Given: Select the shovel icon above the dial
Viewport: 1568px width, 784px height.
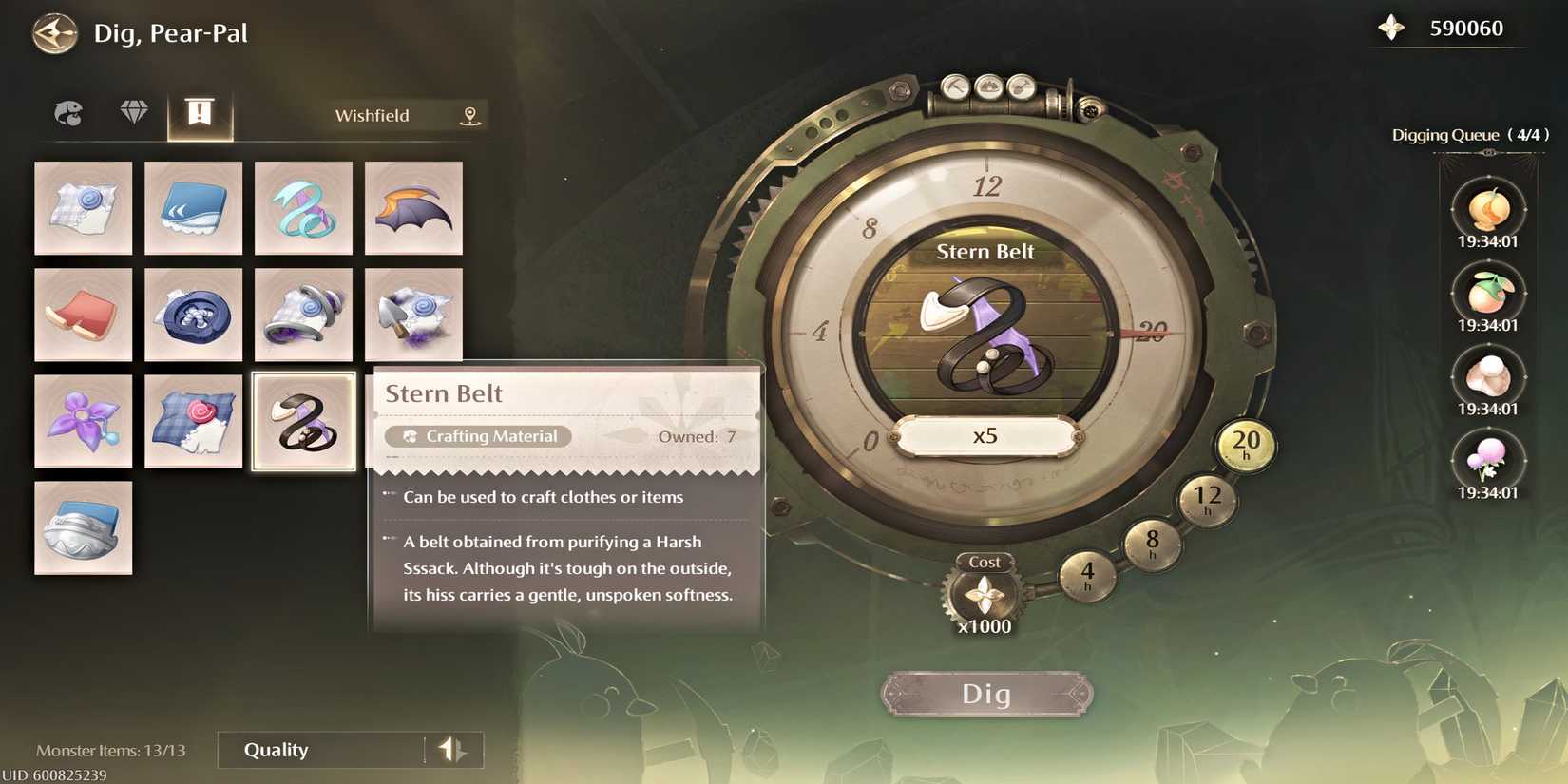Looking at the screenshot, I should [1022, 86].
